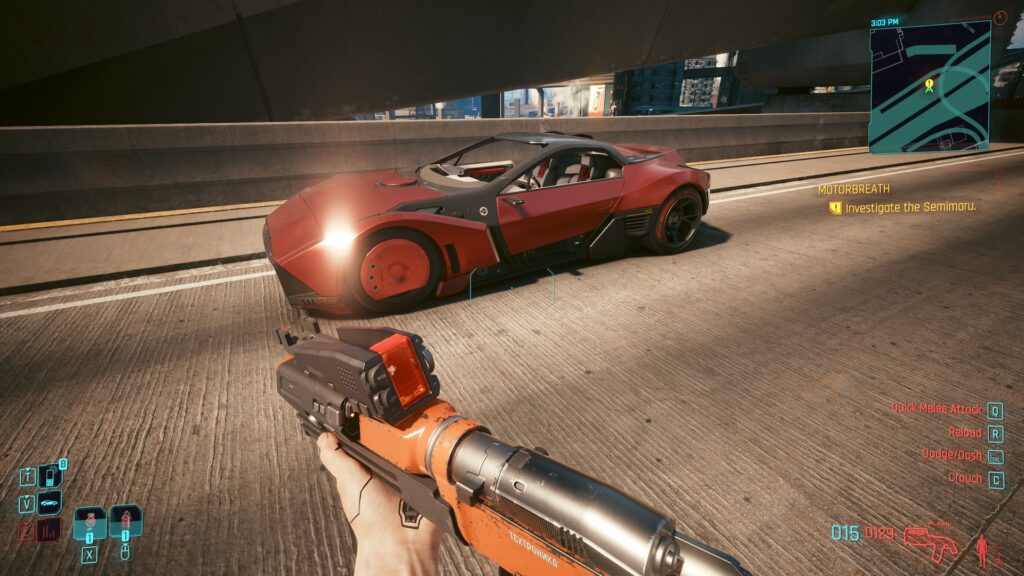Call your vehicle with the car icon
1024x576 pixels.
pos(49,502)
